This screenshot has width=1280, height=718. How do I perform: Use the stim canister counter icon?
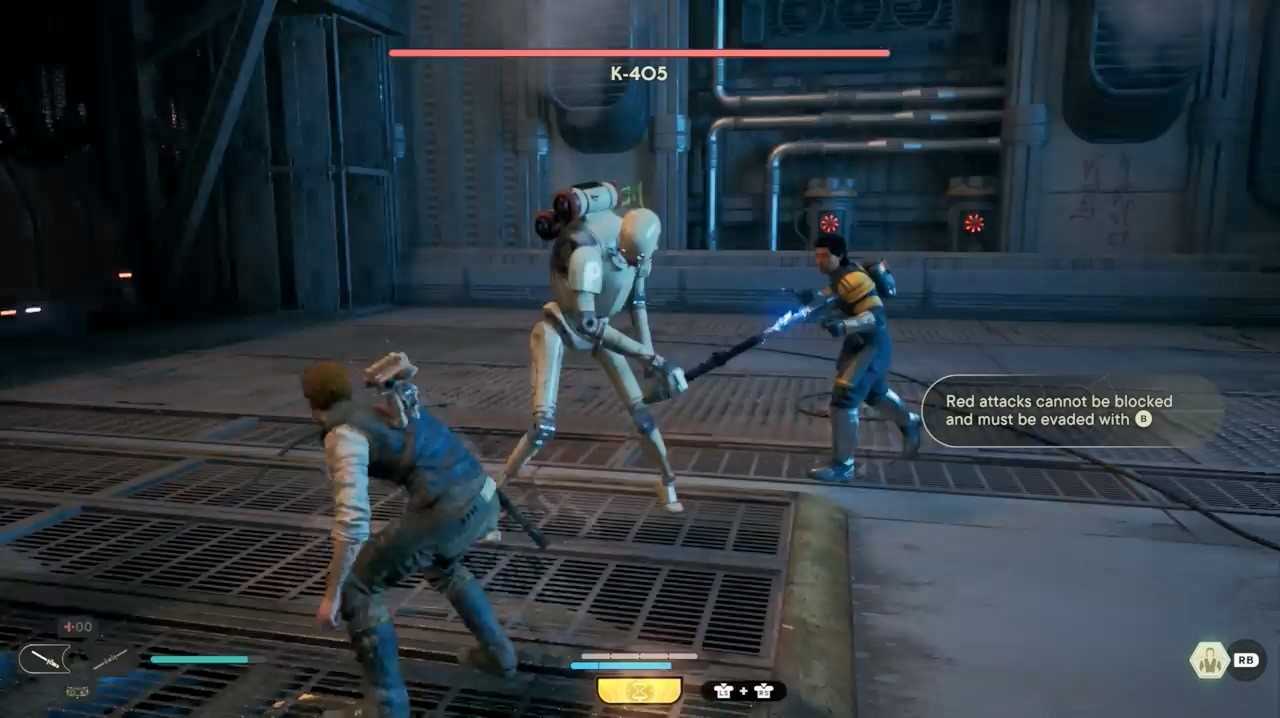pyautogui.click(x=77, y=627)
